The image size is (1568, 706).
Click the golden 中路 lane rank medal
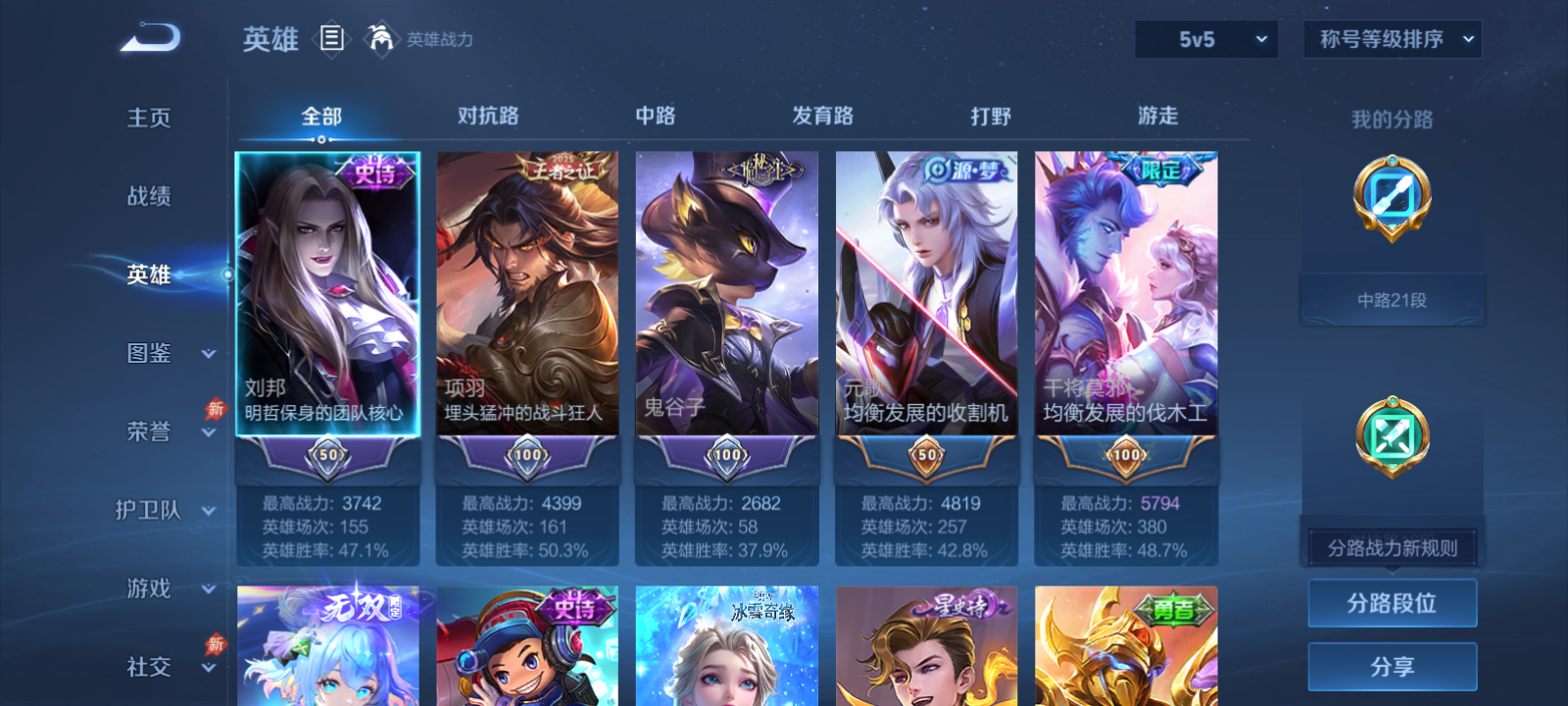(1391, 199)
